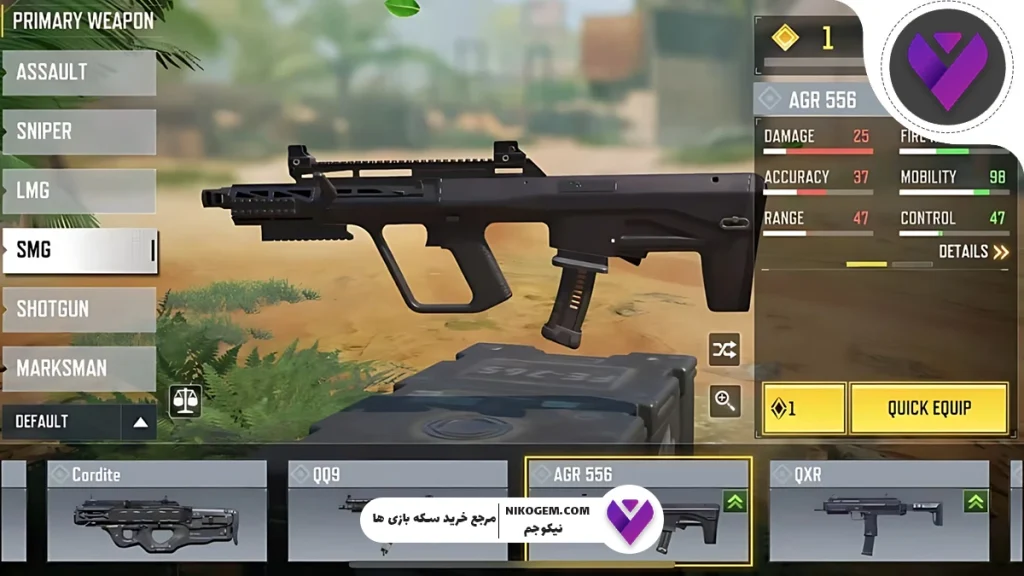Zoom in with the magnifier icon

coord(724,401)
